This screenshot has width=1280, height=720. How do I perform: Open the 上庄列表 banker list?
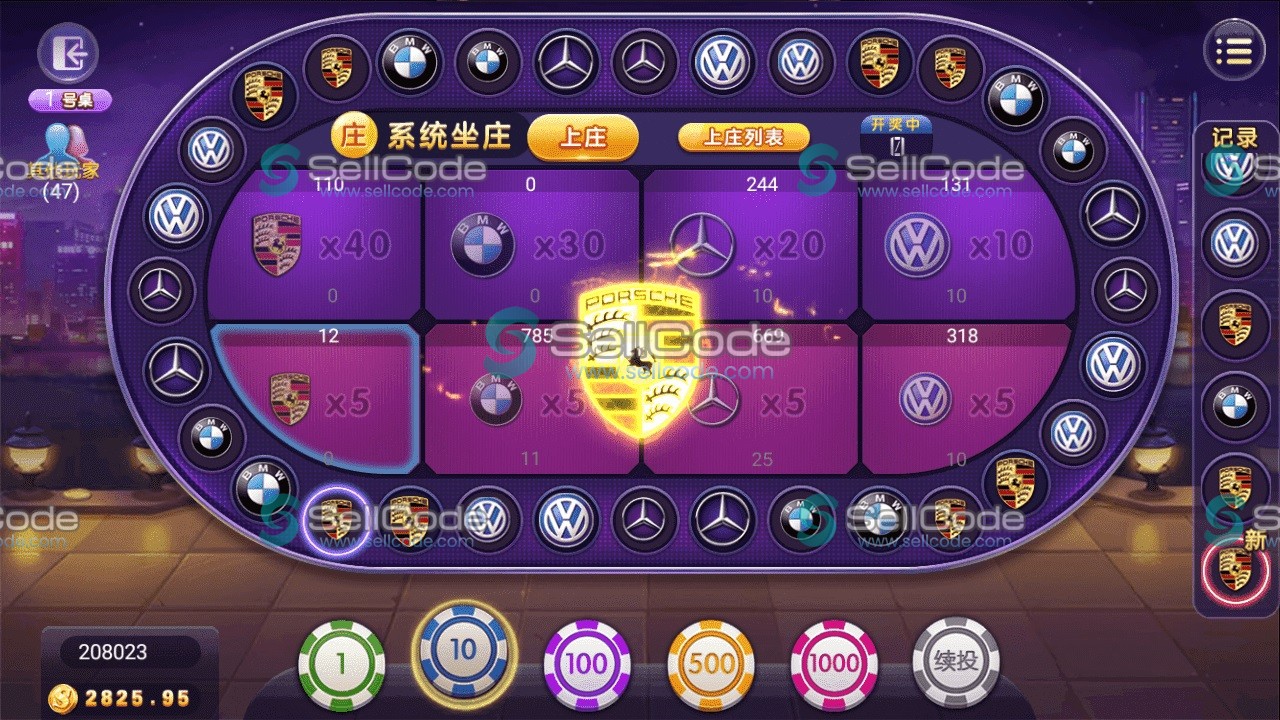pos(743,138)
